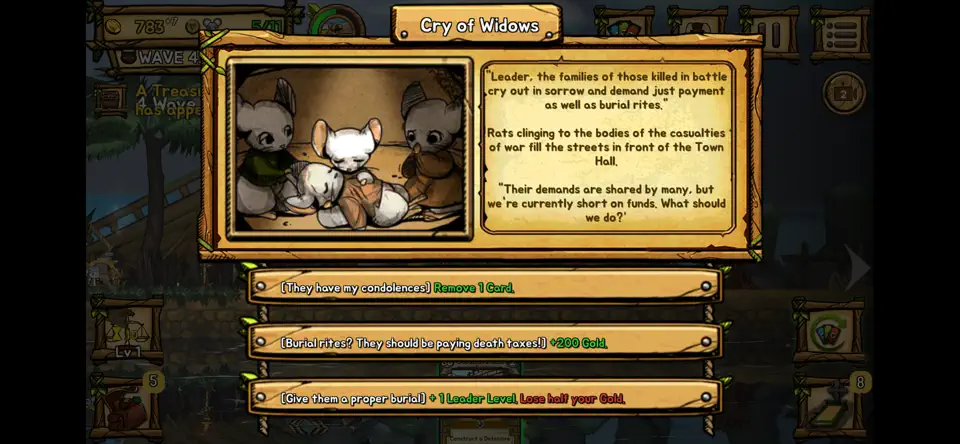
Task: Click the round camera button numbered 2
Action: pos(843,93)
